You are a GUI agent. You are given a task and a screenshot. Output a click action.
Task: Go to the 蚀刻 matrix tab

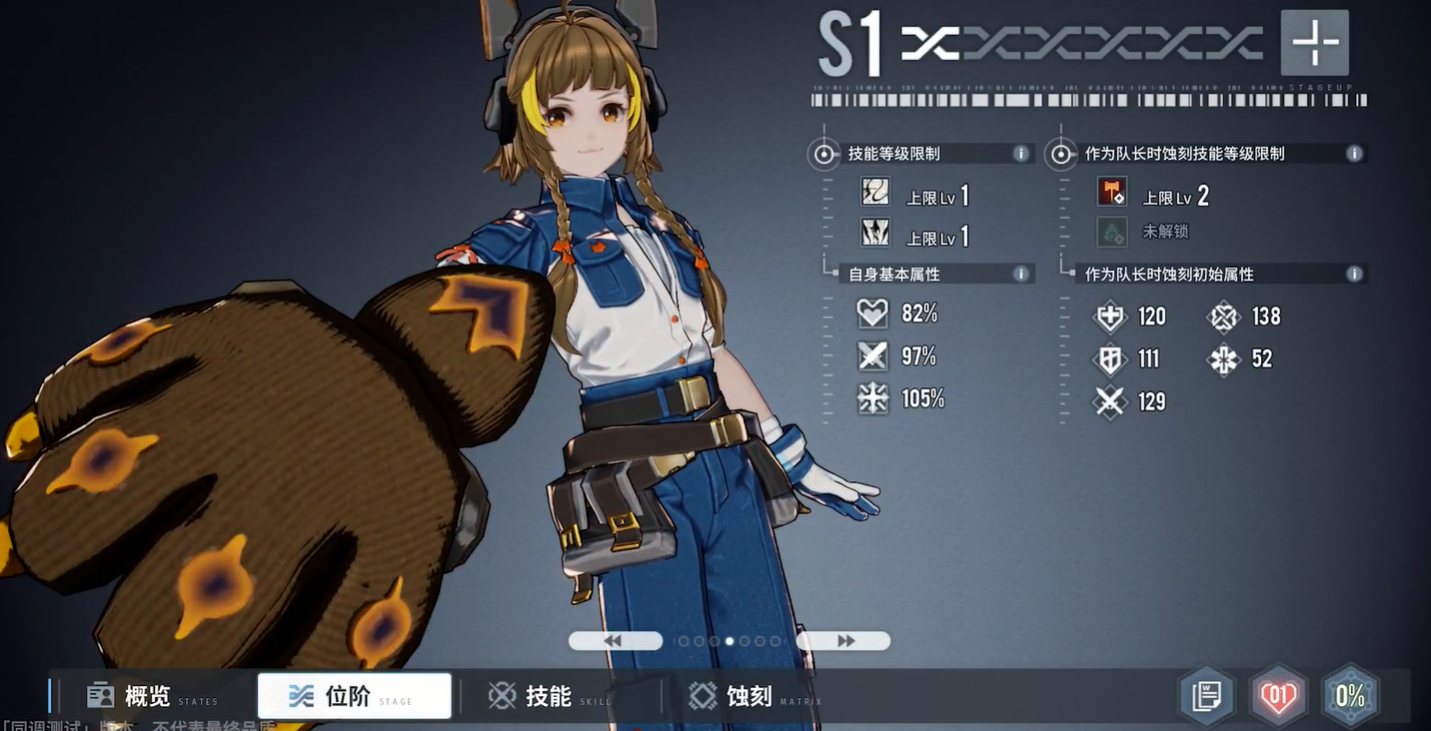pos(750,696)
